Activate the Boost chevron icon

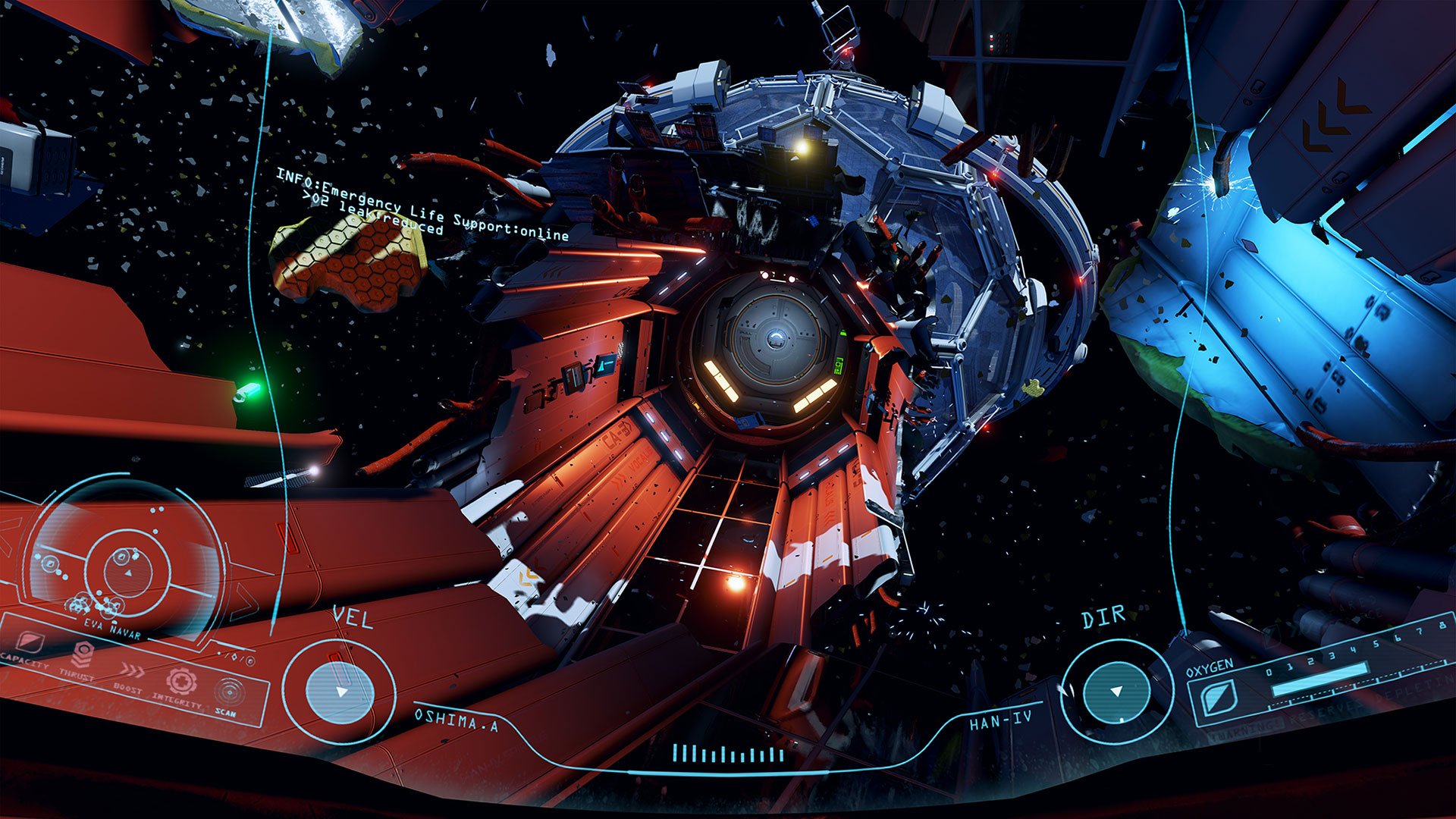tap(130, 670)
